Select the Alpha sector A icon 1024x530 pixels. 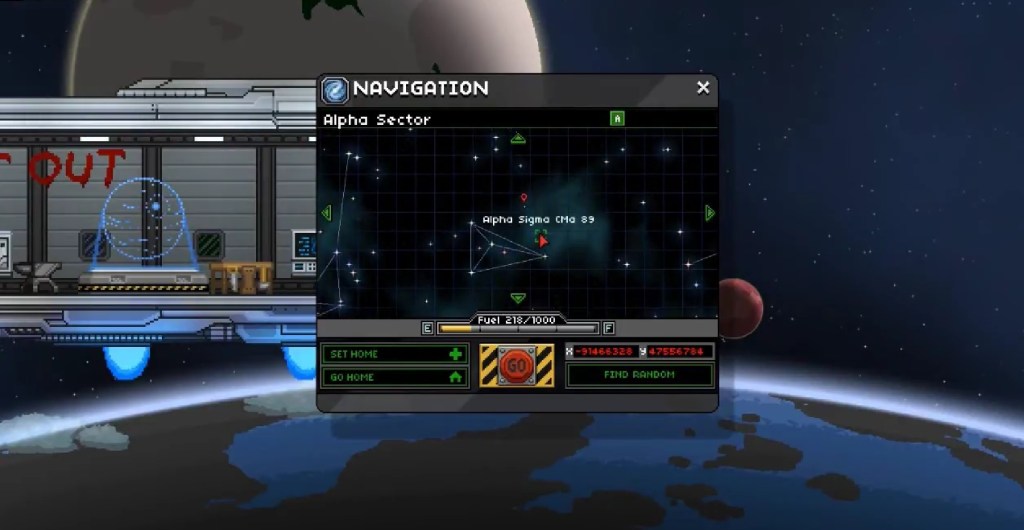tap(617, 119)
